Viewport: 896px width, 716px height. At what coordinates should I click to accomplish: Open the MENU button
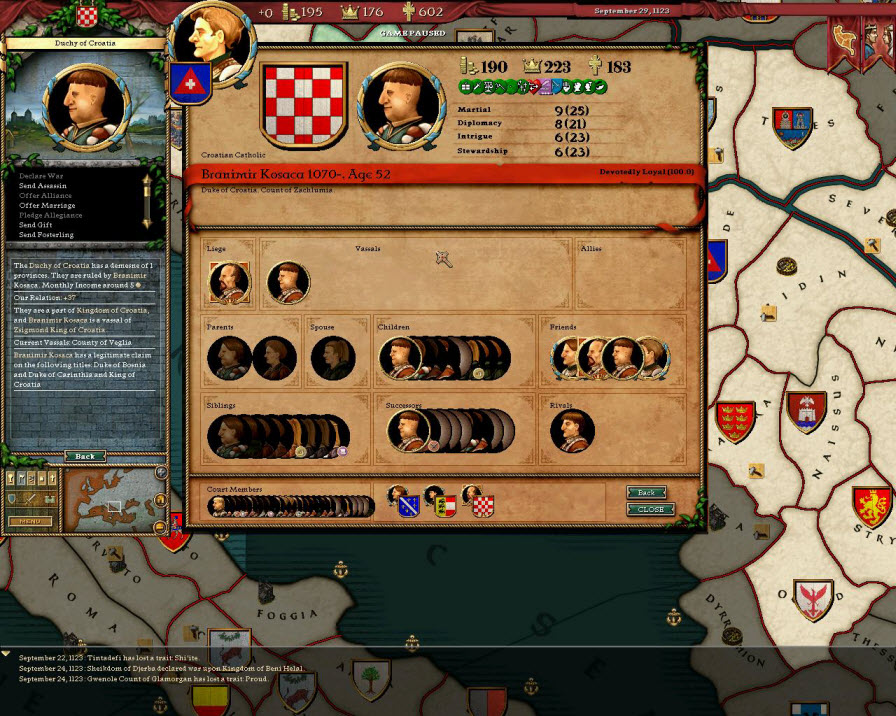click(29, 521)
